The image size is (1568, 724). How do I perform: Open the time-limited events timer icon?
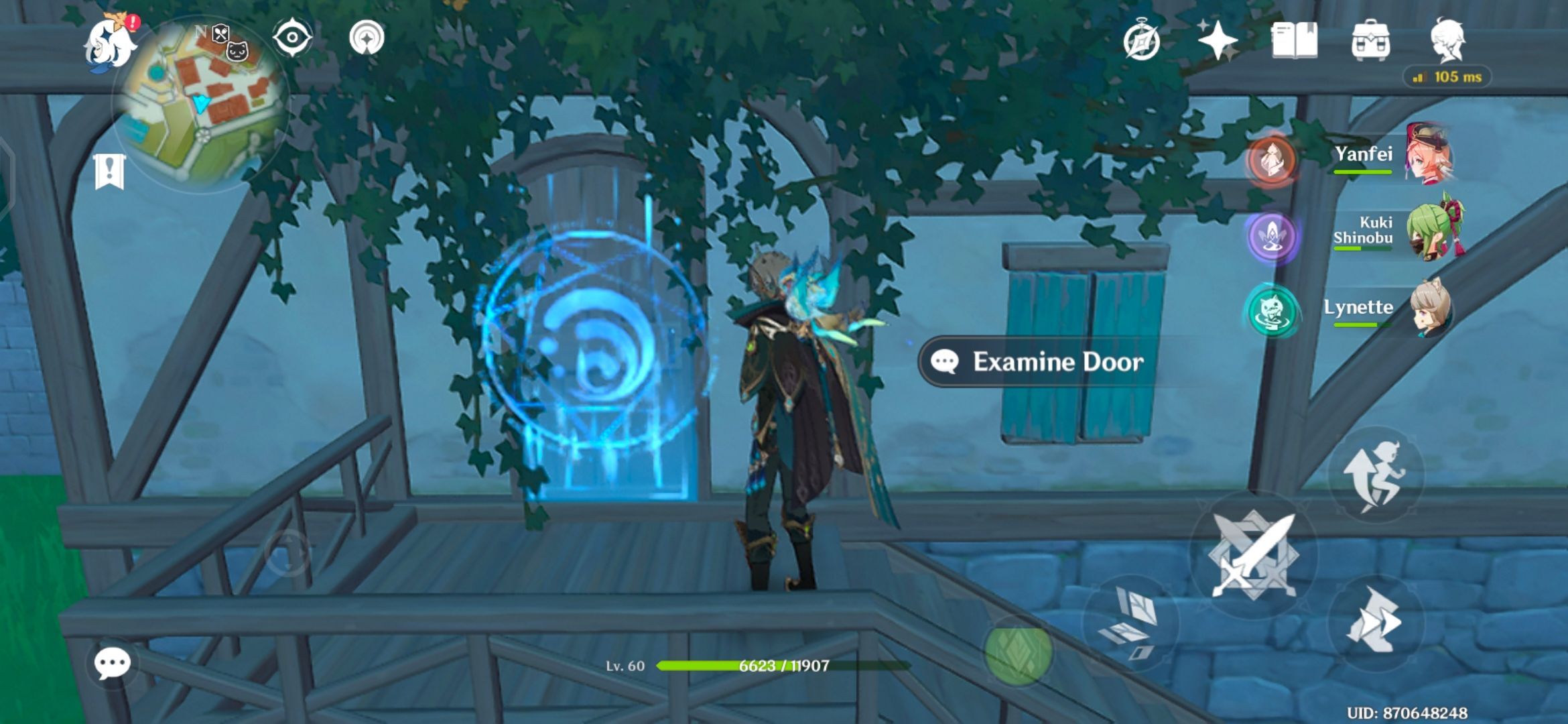tap(1142, 42)
